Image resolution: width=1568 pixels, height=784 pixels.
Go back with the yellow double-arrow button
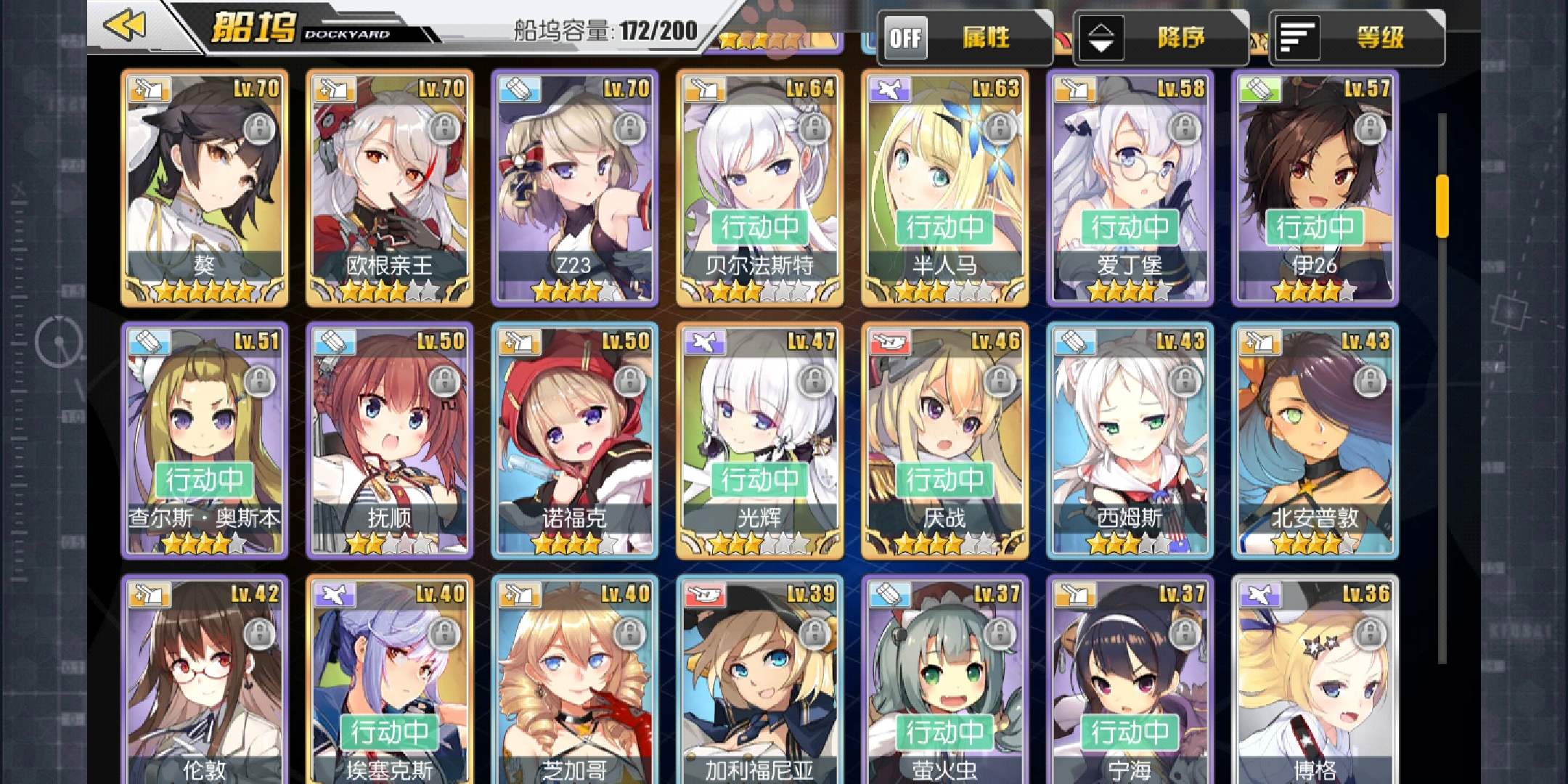[125, 27]
